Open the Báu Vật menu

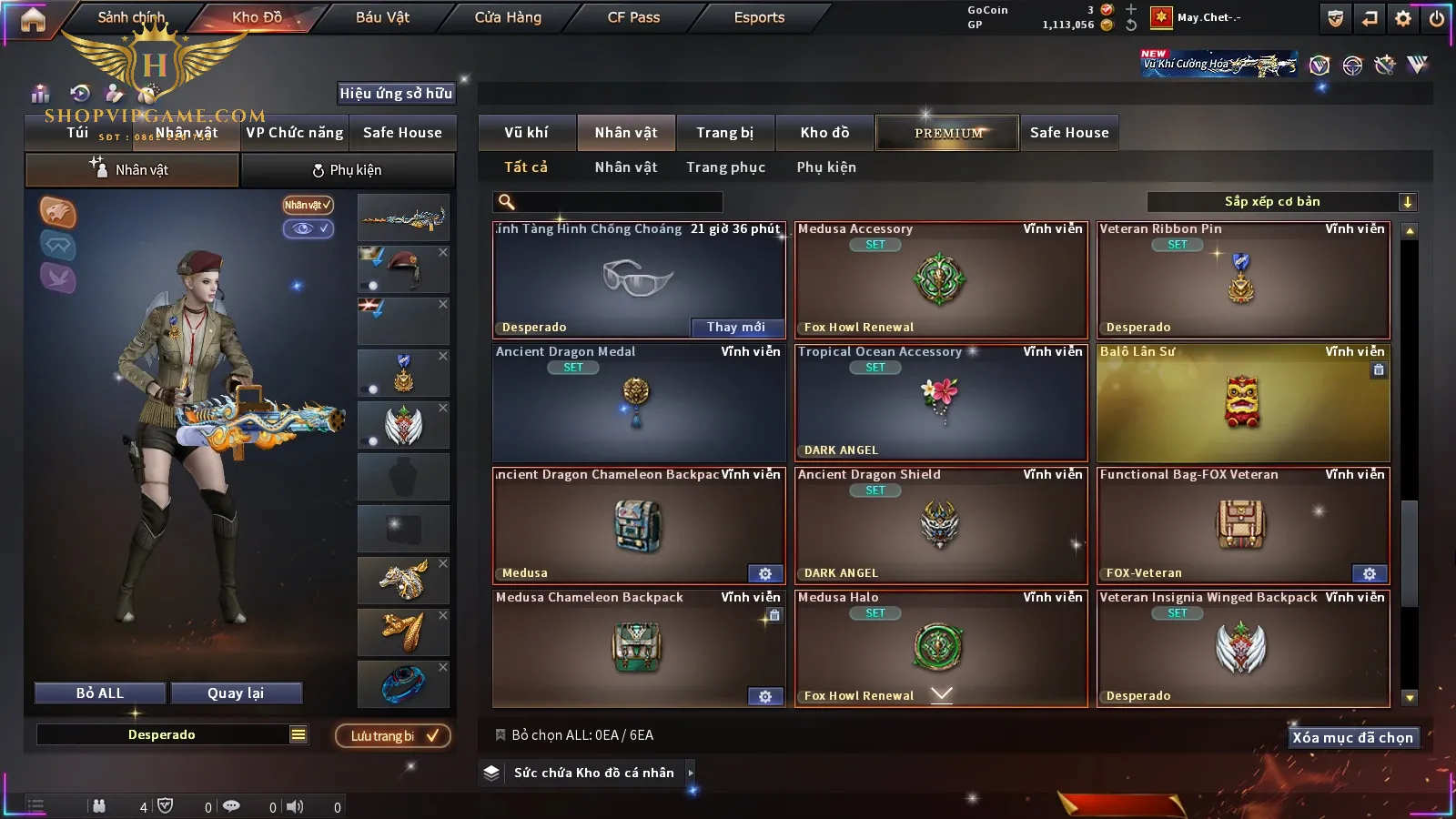[x=382, y=17]
